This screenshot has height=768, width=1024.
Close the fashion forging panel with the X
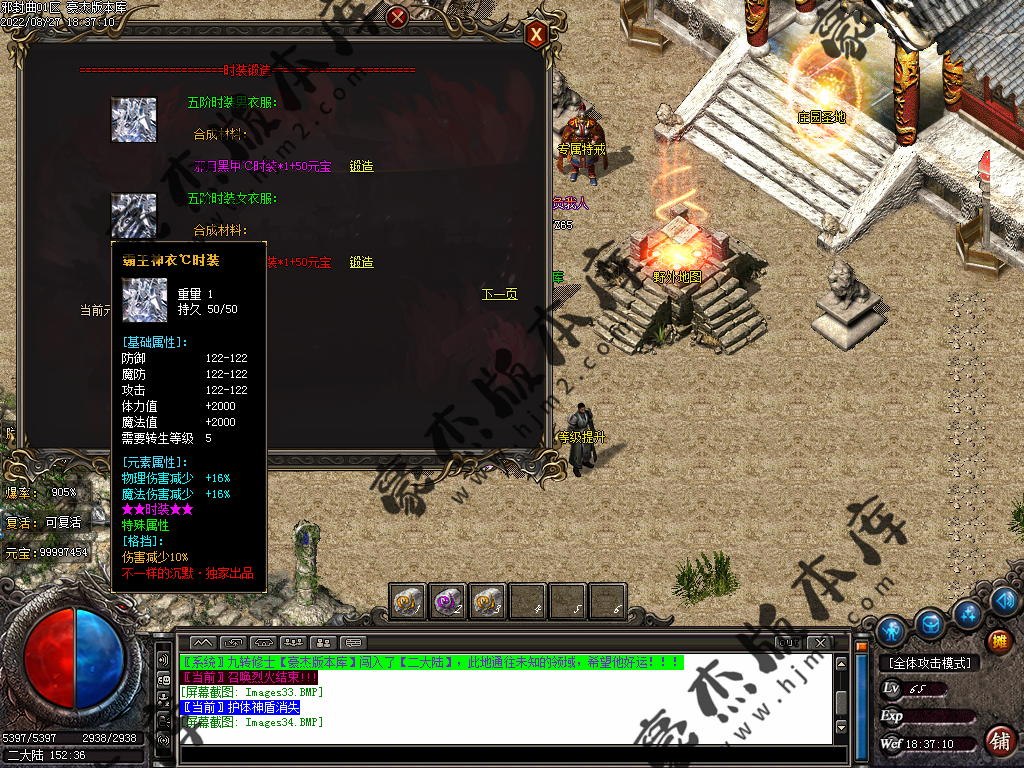click(536, 35)
